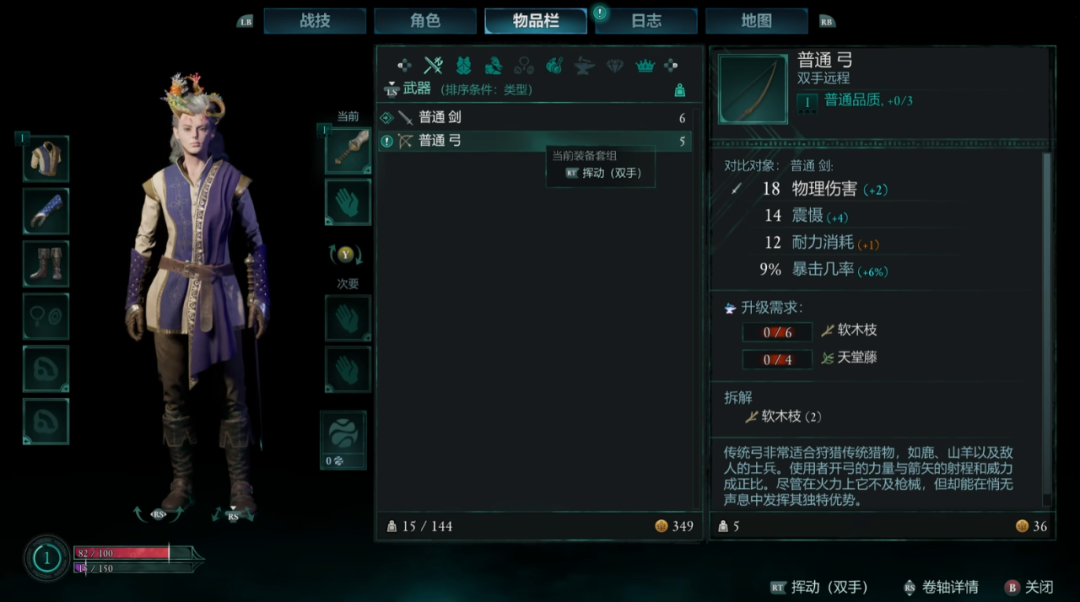This screenshot has height=602, width=1080.
Task: Open the diamond gems category
Action: point(615,66)
